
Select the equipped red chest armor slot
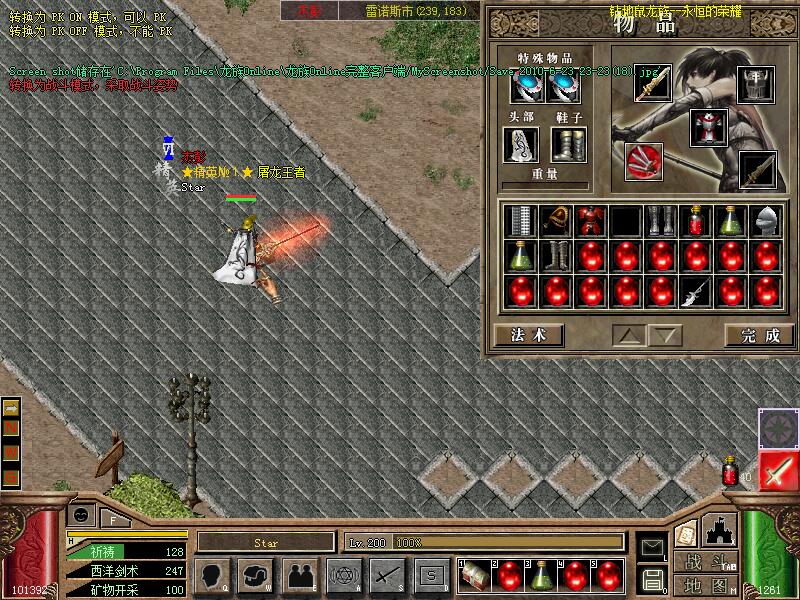[707, 127]
